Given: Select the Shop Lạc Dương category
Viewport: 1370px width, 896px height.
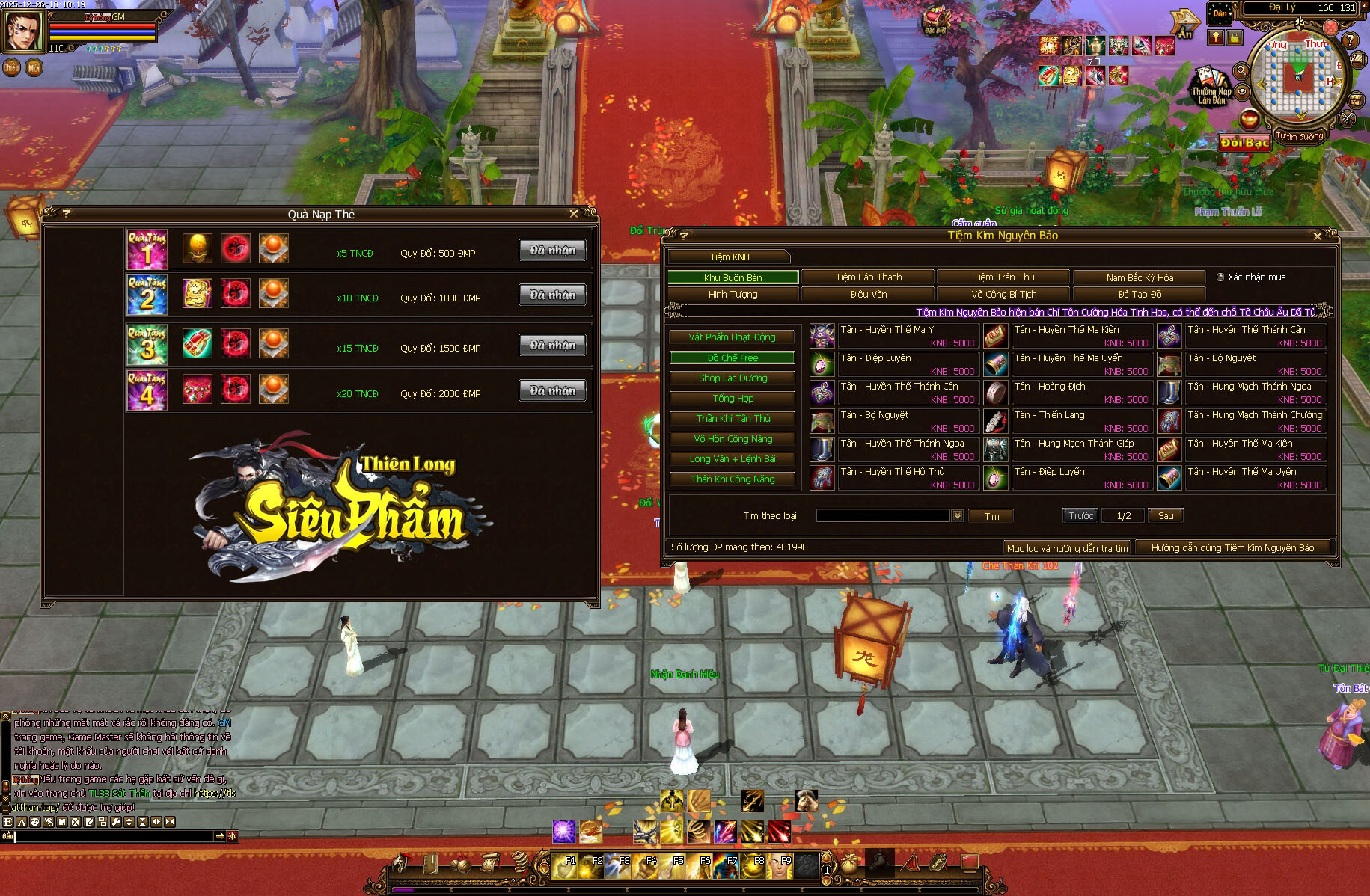Looking at the screenshot, I should (732, 378).
